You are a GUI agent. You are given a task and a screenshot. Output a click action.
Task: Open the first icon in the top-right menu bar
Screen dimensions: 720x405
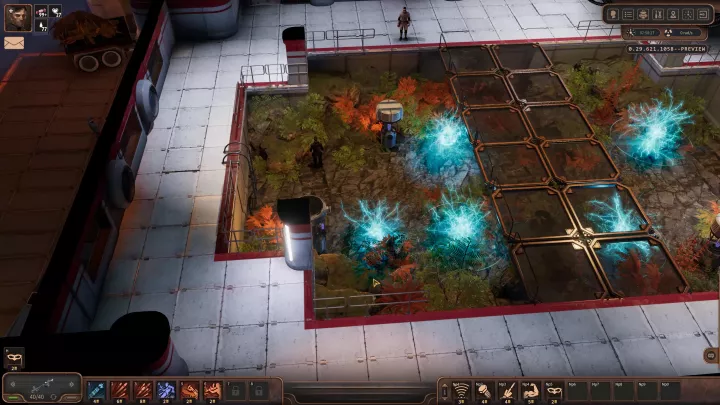coord(613,15)
